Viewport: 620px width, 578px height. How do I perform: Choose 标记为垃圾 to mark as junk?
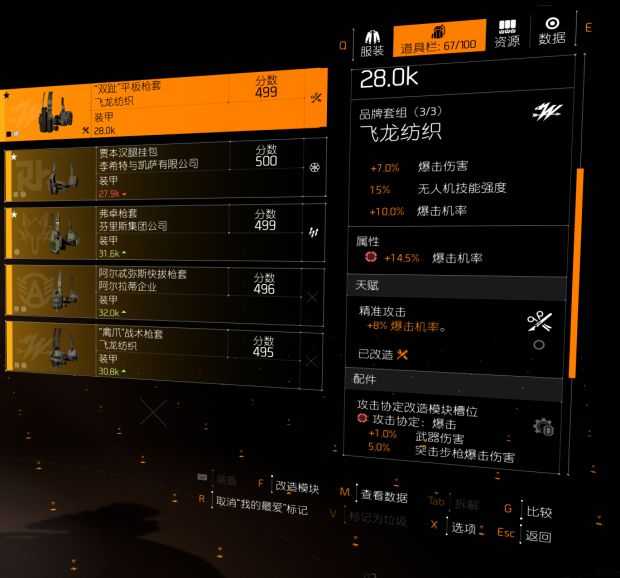378,517
